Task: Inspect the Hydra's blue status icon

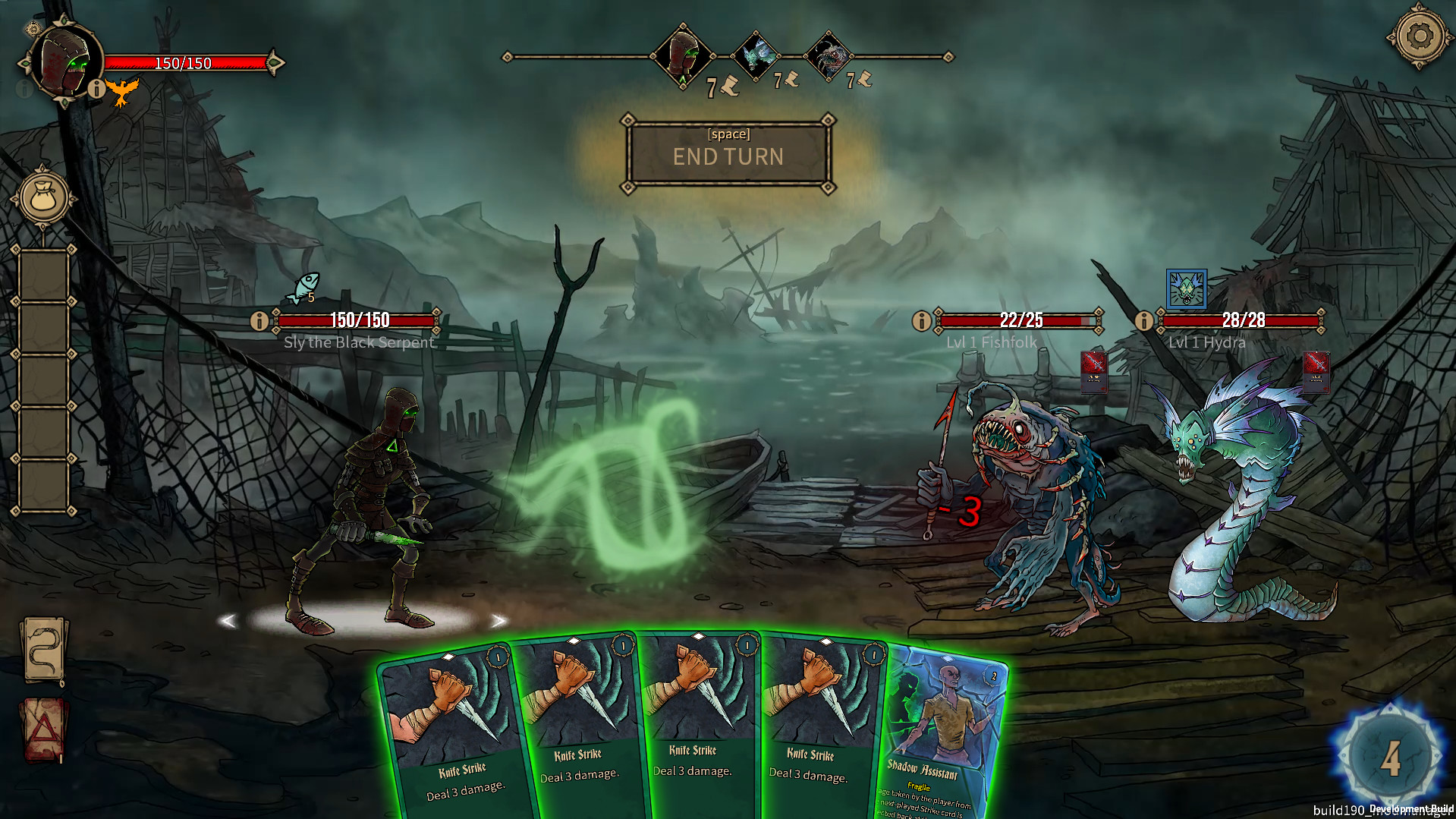Action: [1186, 289]
